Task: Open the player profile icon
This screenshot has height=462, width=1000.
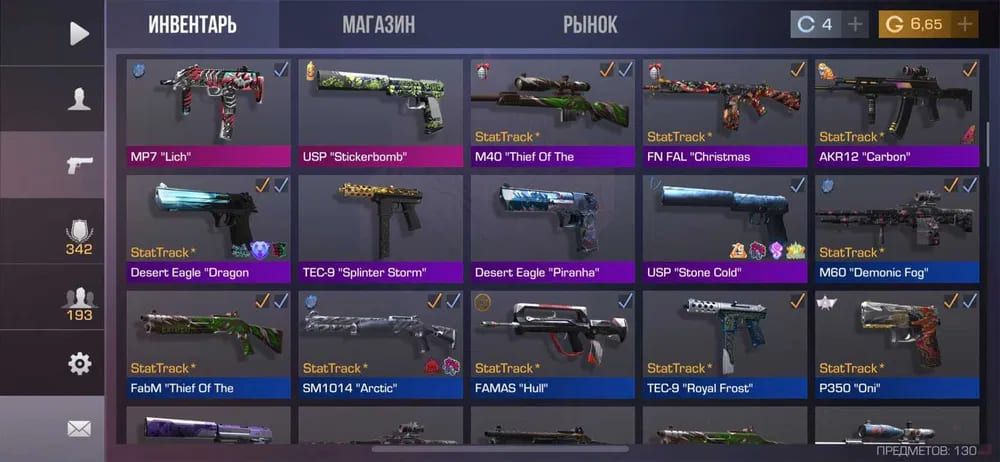Action: pos(79,99)
